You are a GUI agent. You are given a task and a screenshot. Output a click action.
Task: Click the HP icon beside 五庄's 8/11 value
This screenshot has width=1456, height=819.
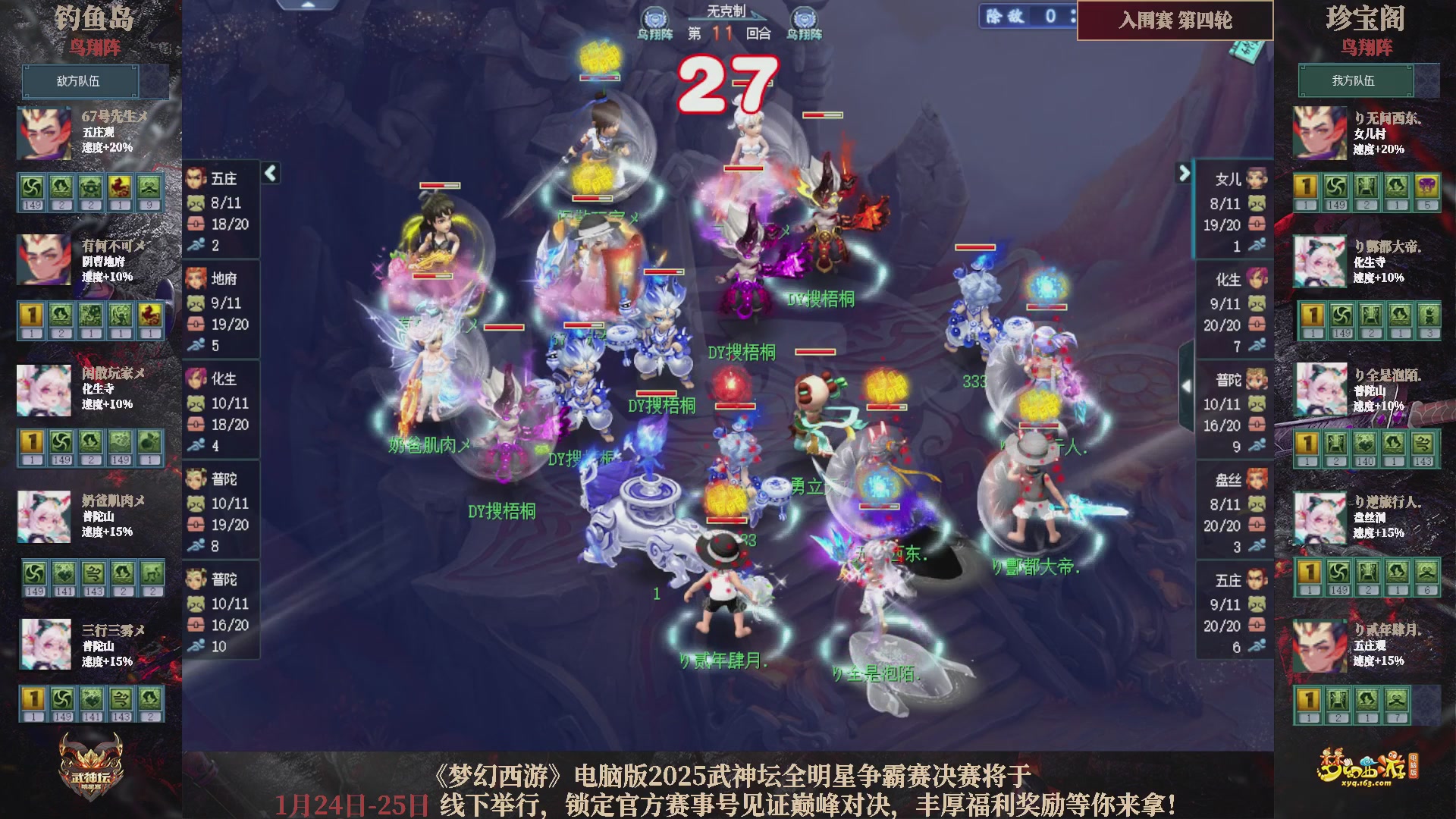click(x=196, y=202)
